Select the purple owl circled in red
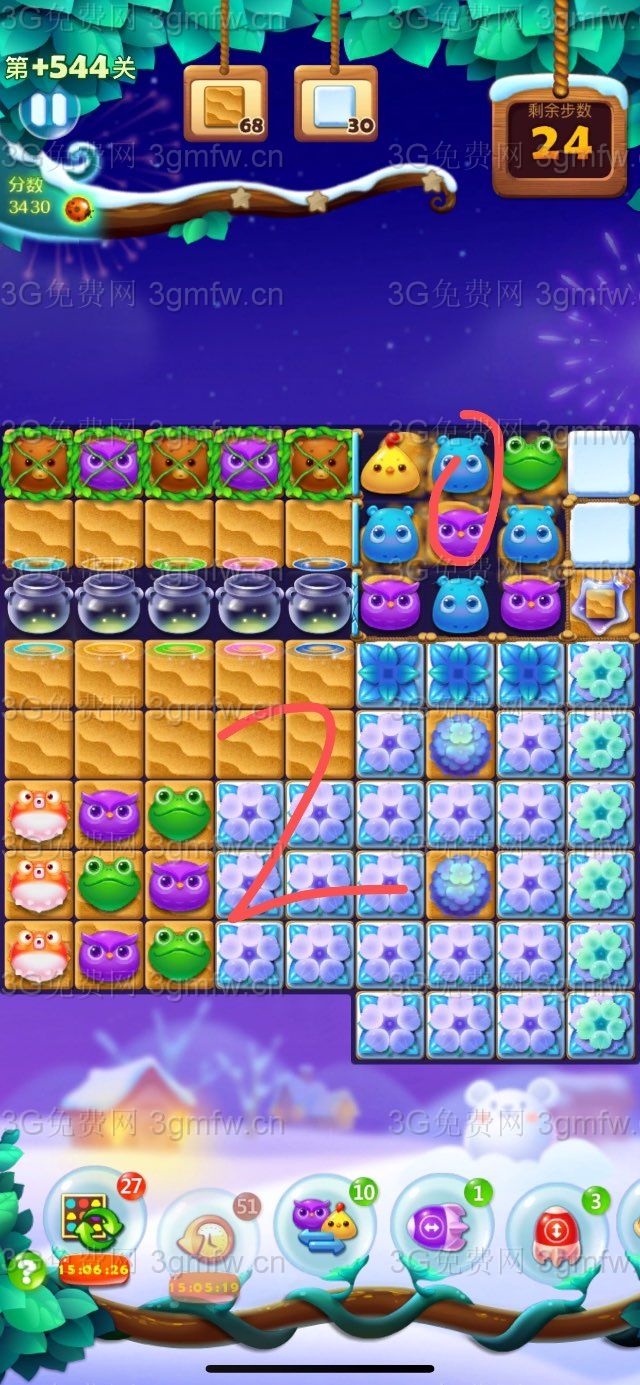The height and width of the screenshot is (1385, 640). [x=460, y=532]
